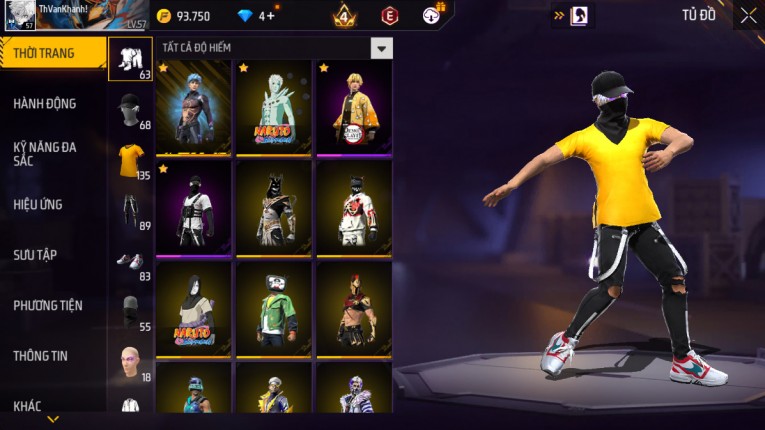Open the Thông Tin tab
This screenshot has height=430, width=765.
point(40,355)
